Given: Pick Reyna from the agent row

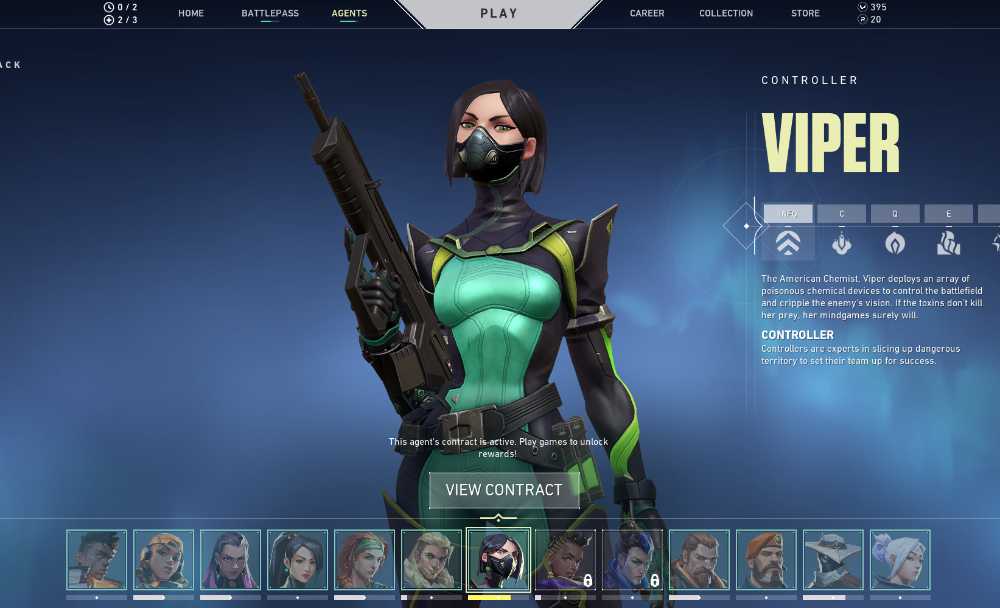Looking at the screenshot, I should click(231, 559).
